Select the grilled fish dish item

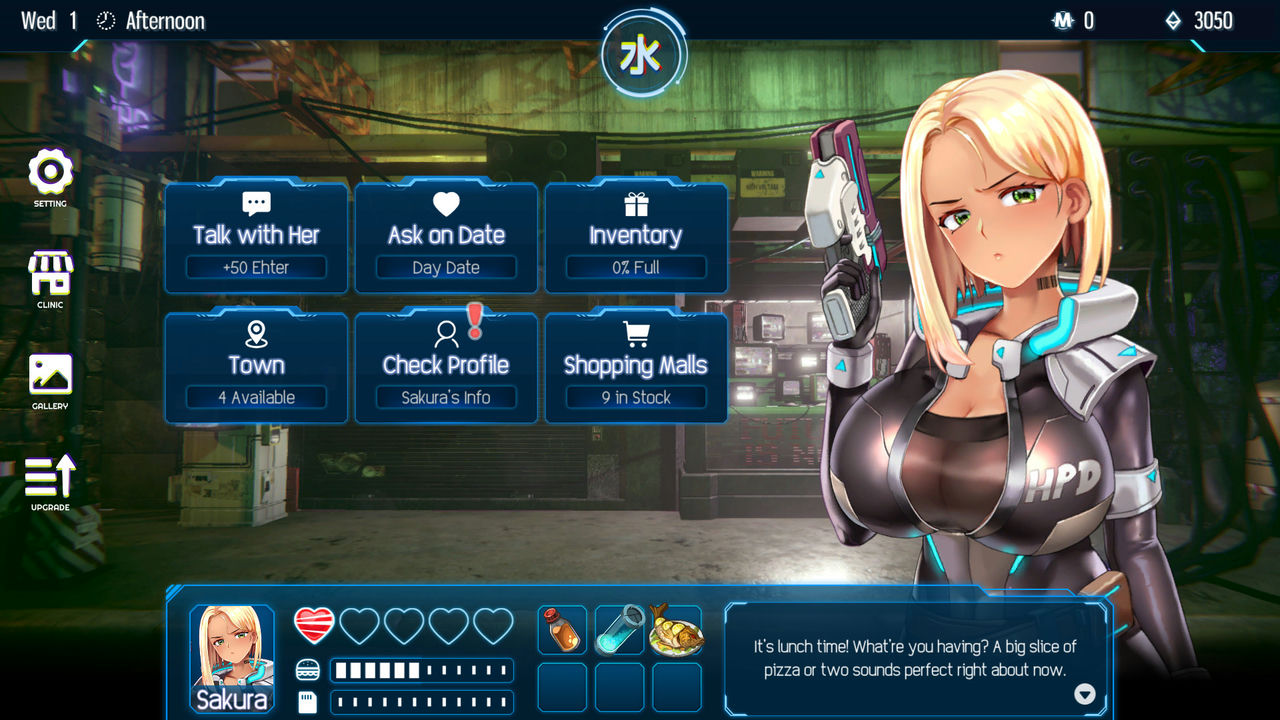click(676, 630)
